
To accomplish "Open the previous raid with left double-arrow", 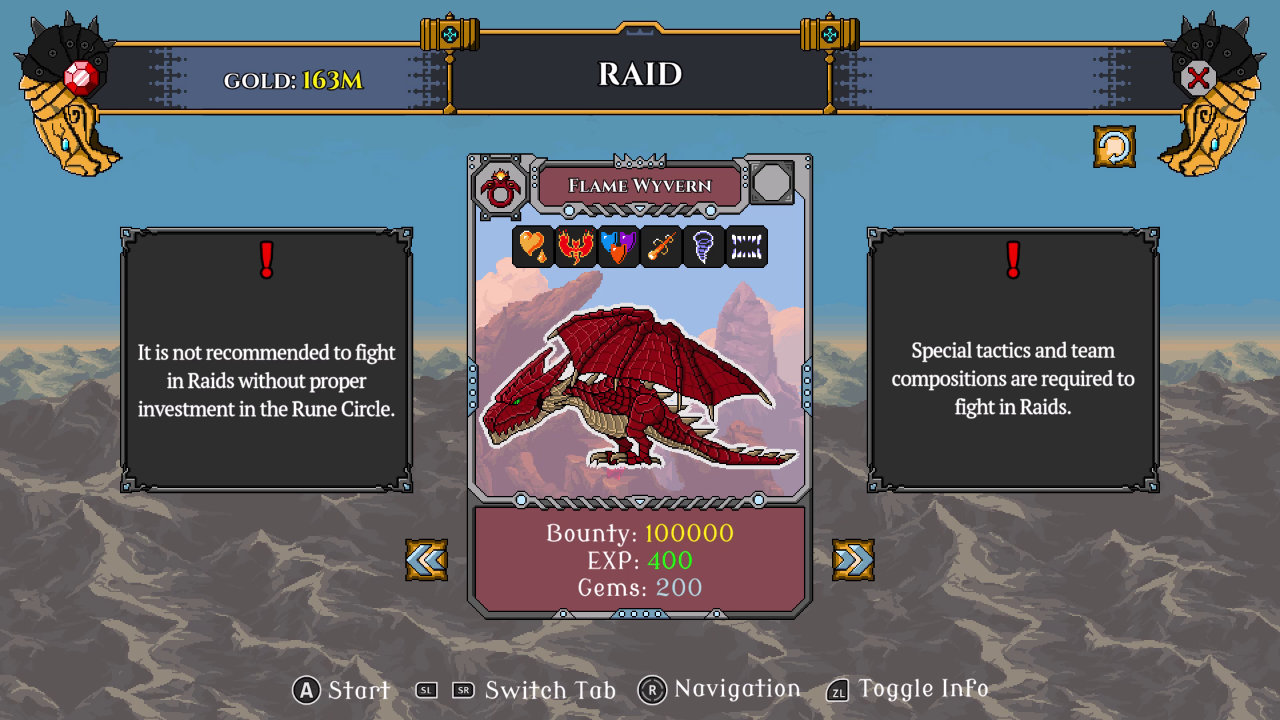I will pyautogui.click(x=425, y=559).
